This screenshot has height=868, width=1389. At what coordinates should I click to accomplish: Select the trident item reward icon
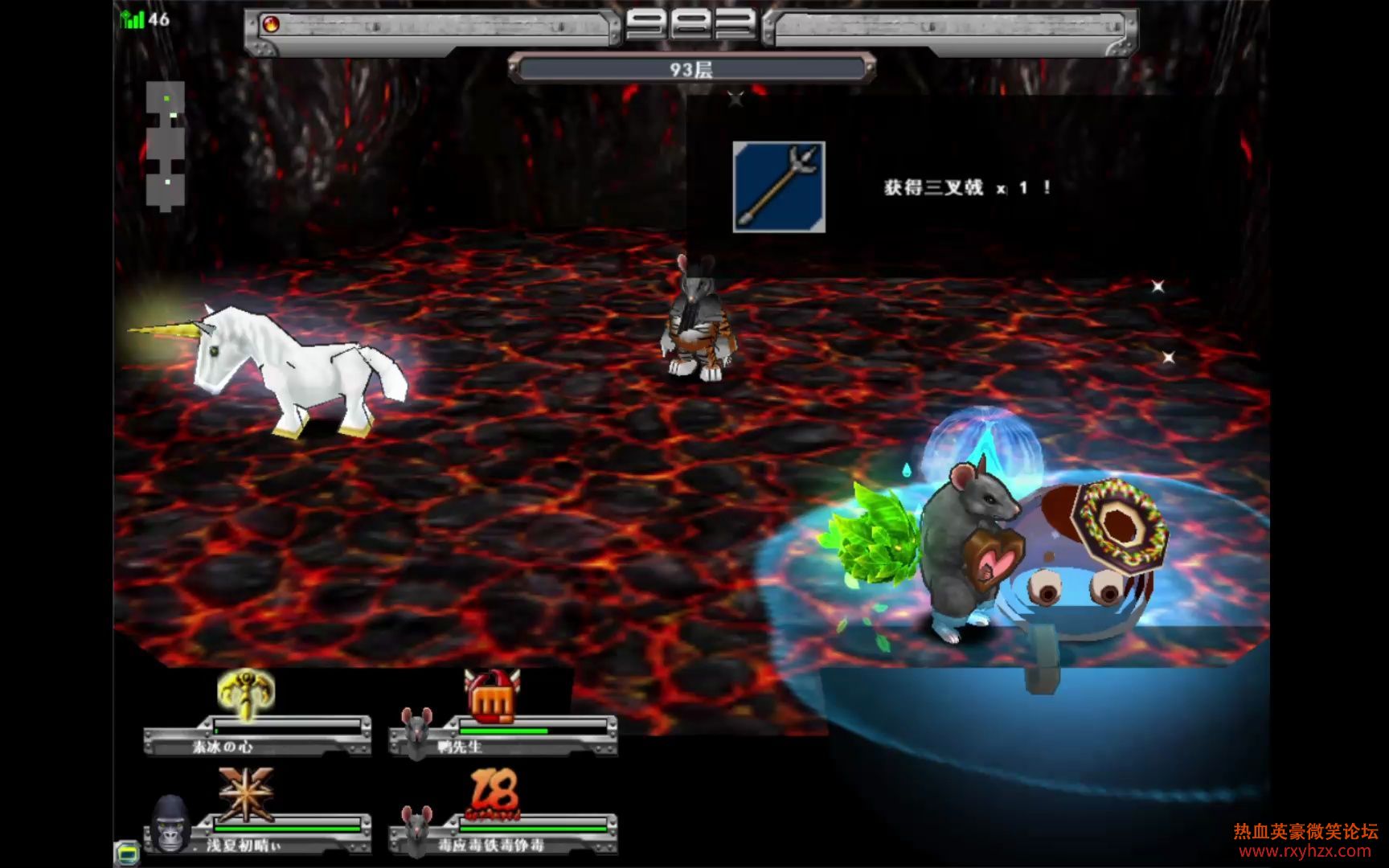[778, 187]
